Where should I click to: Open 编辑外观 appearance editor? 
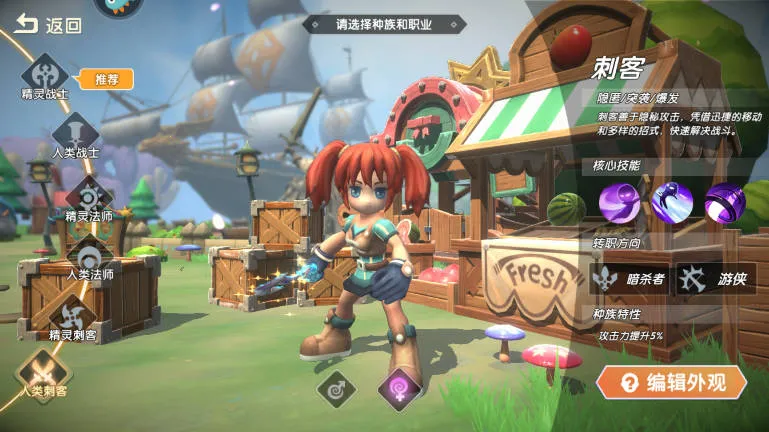(x=671, y=382)
